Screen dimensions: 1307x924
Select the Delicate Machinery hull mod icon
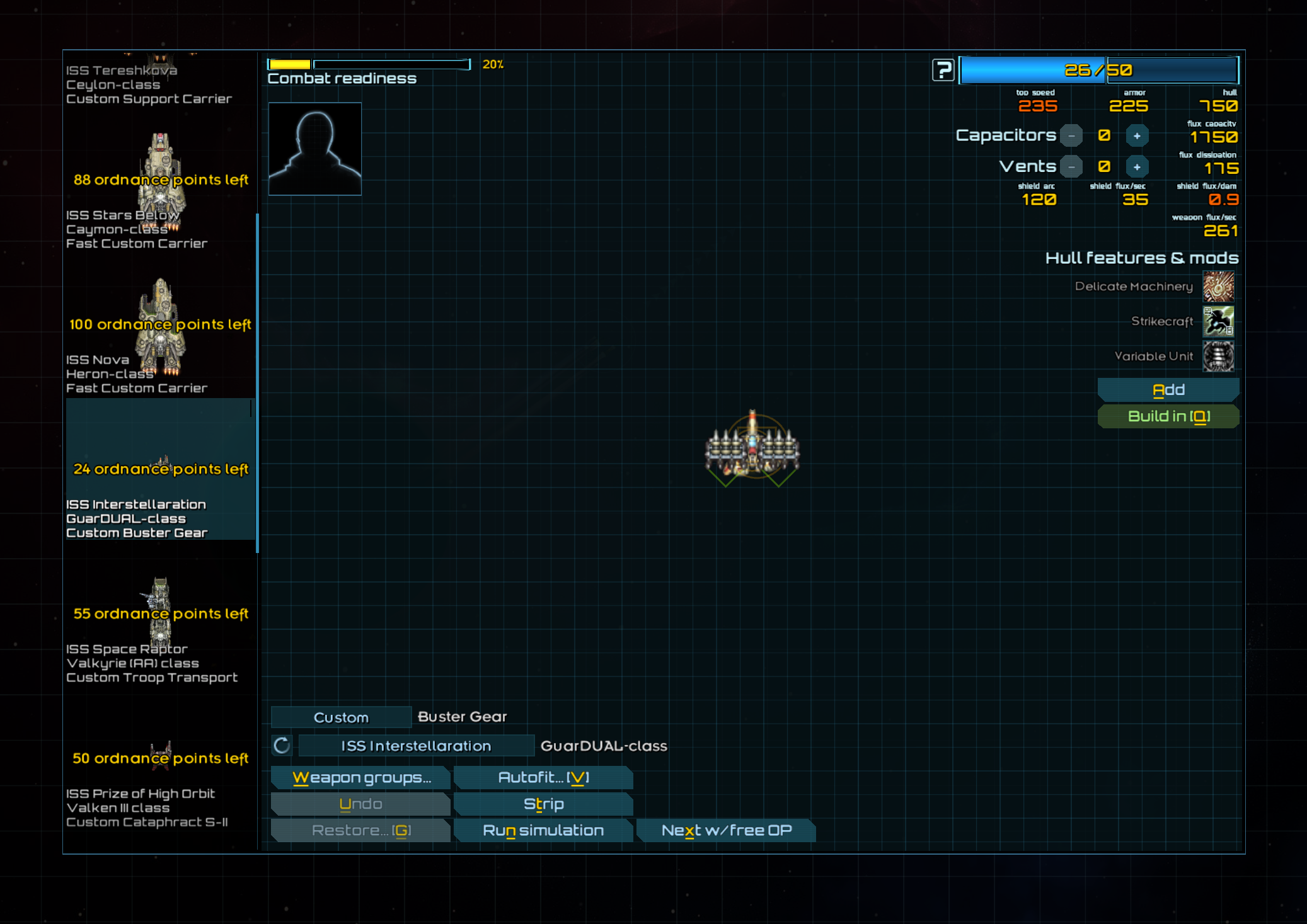coord(1218,287)
